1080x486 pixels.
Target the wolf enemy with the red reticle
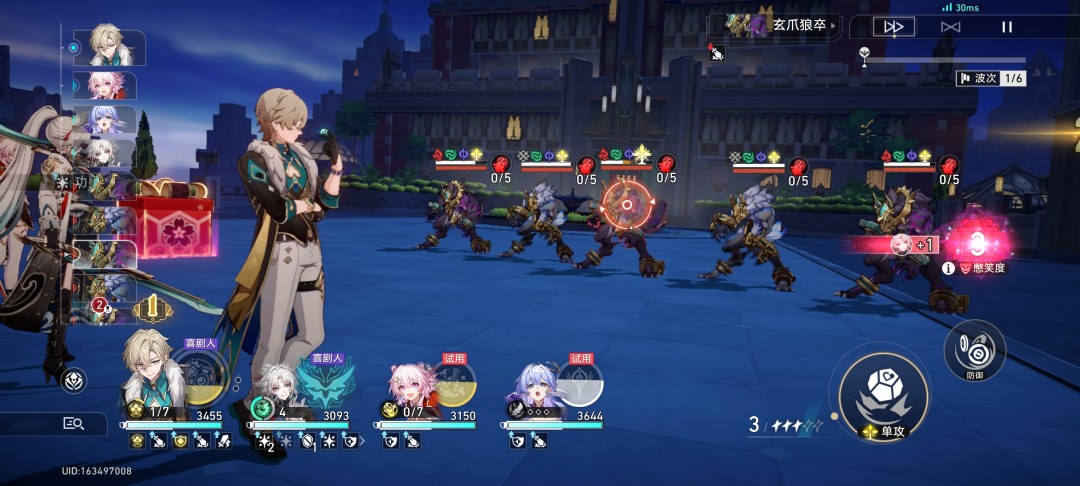[627, 205]
